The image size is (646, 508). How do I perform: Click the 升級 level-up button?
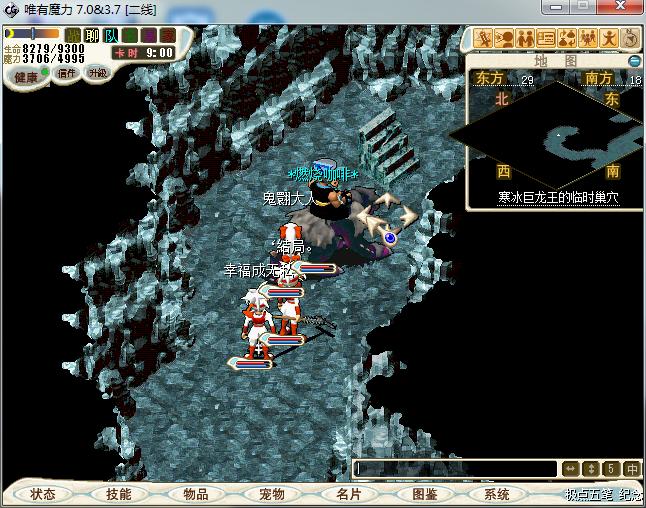coord(97,73)
